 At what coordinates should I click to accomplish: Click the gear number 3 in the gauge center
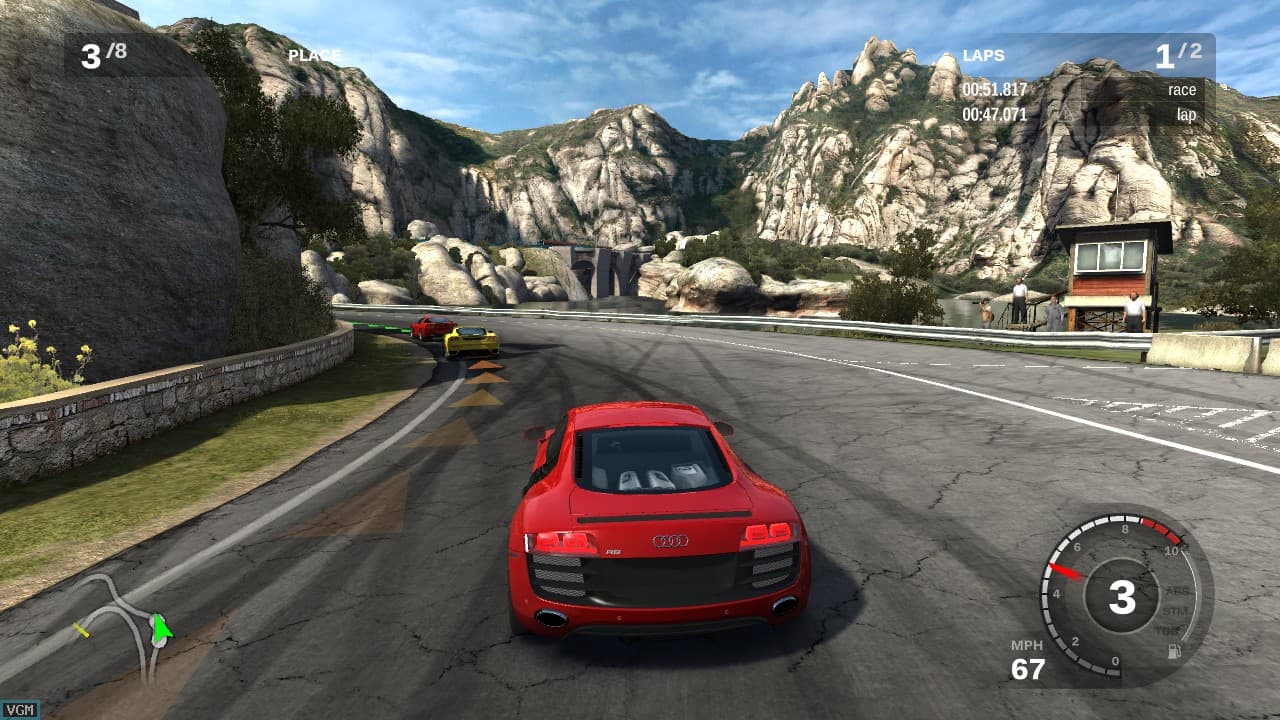[x=1122, y=597]
